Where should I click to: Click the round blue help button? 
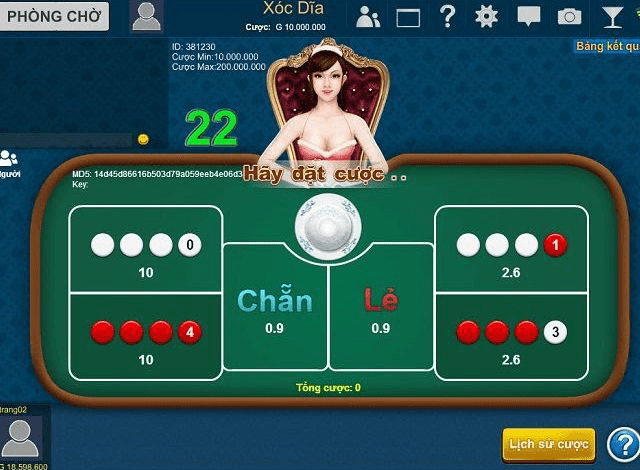(622, 444)
